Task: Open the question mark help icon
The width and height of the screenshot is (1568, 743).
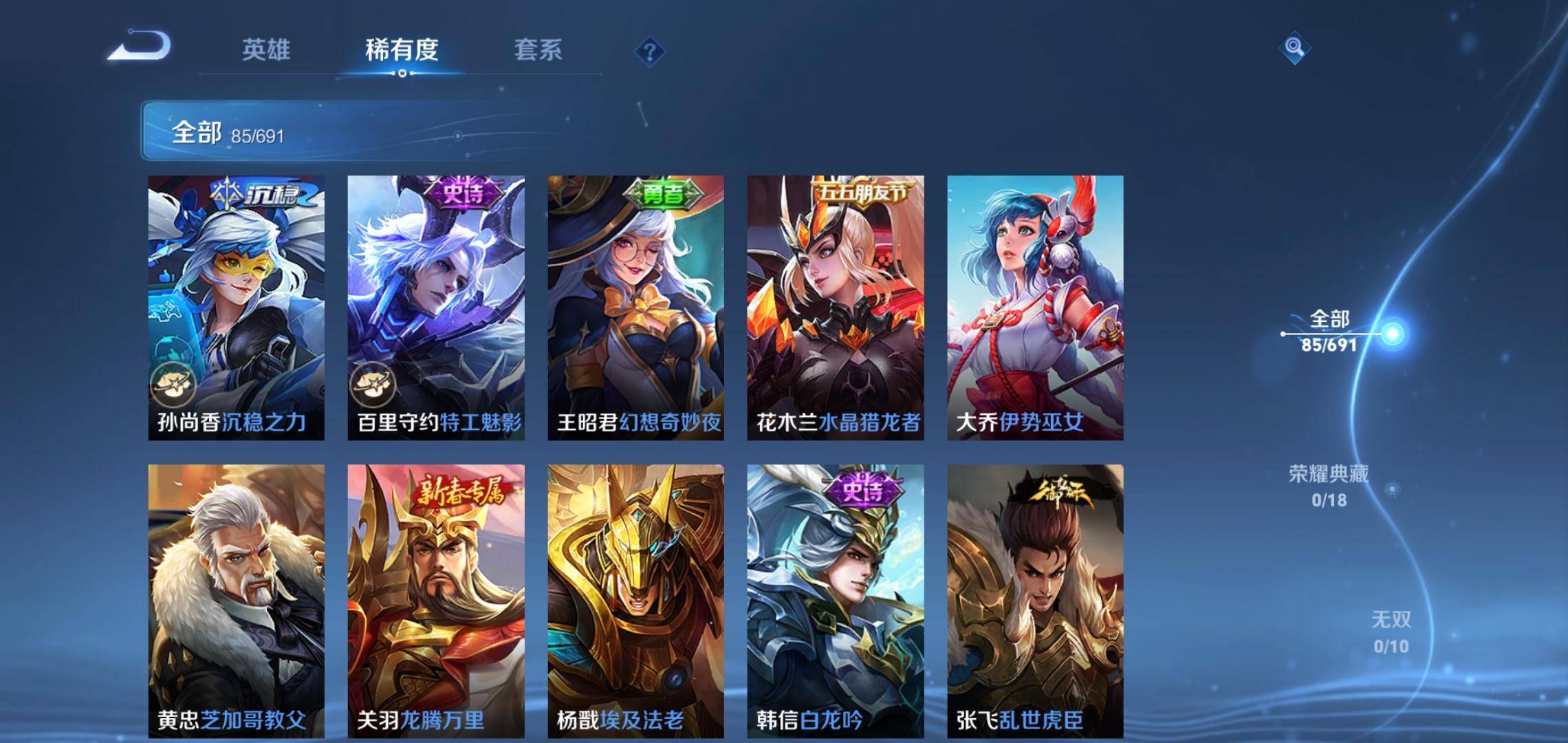Action: click(x=649, y=52)
